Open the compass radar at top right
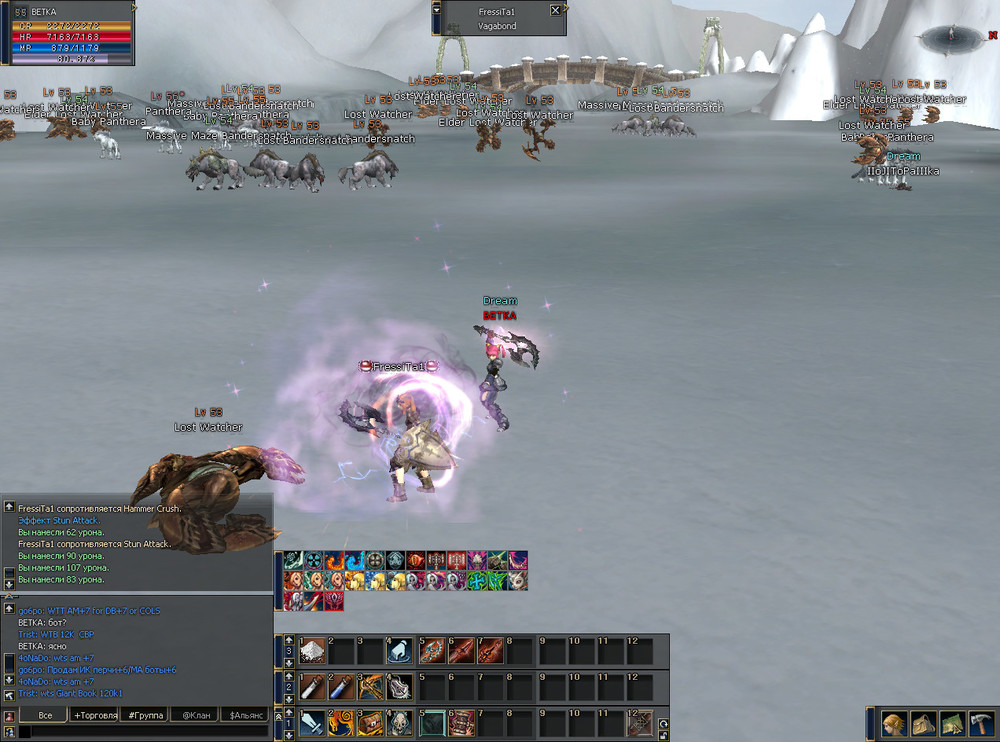1000x742 pixels. (x=951, y=39)
